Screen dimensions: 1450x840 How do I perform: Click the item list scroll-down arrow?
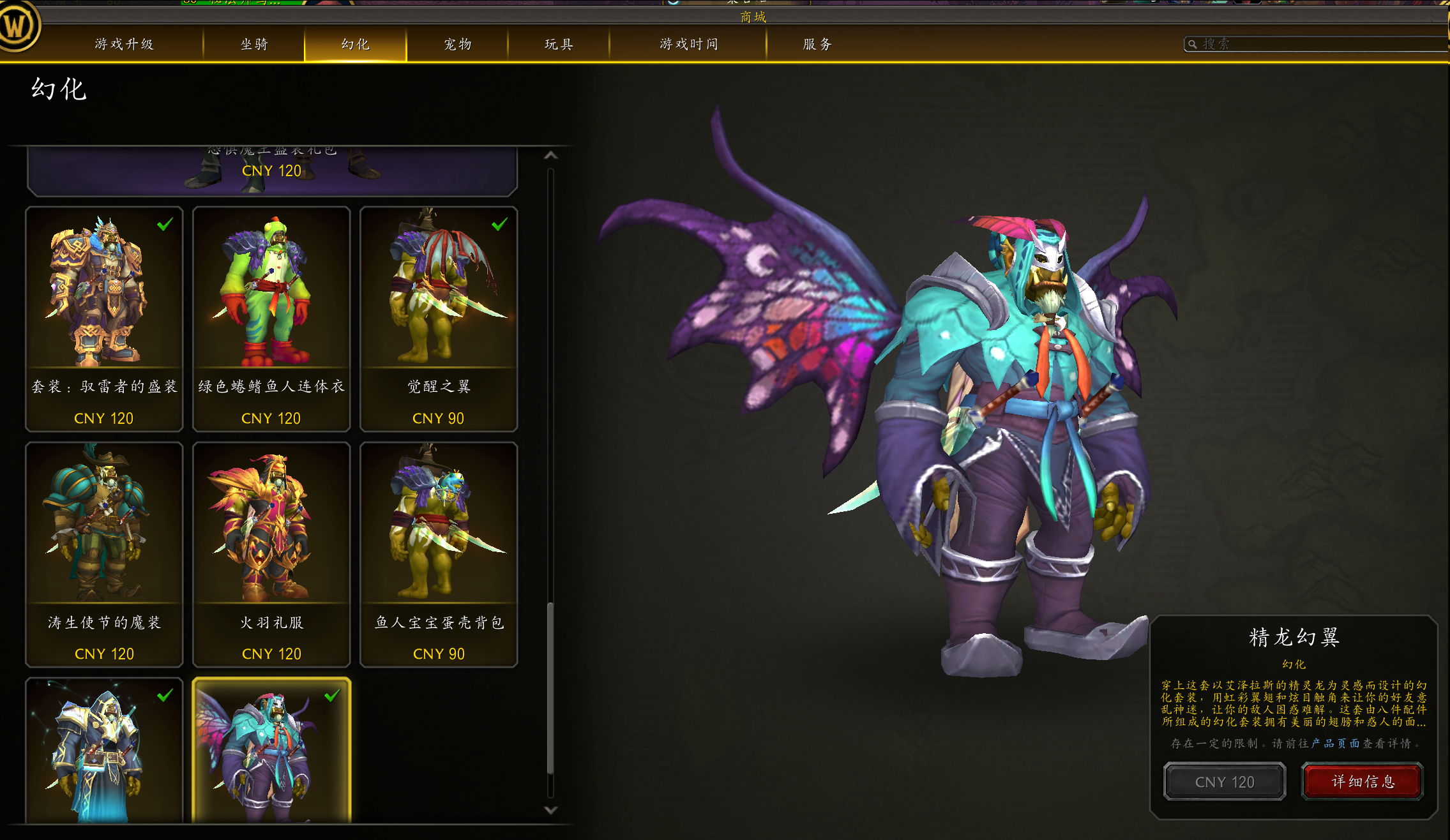pyautogui.click(x=550, y=810)
